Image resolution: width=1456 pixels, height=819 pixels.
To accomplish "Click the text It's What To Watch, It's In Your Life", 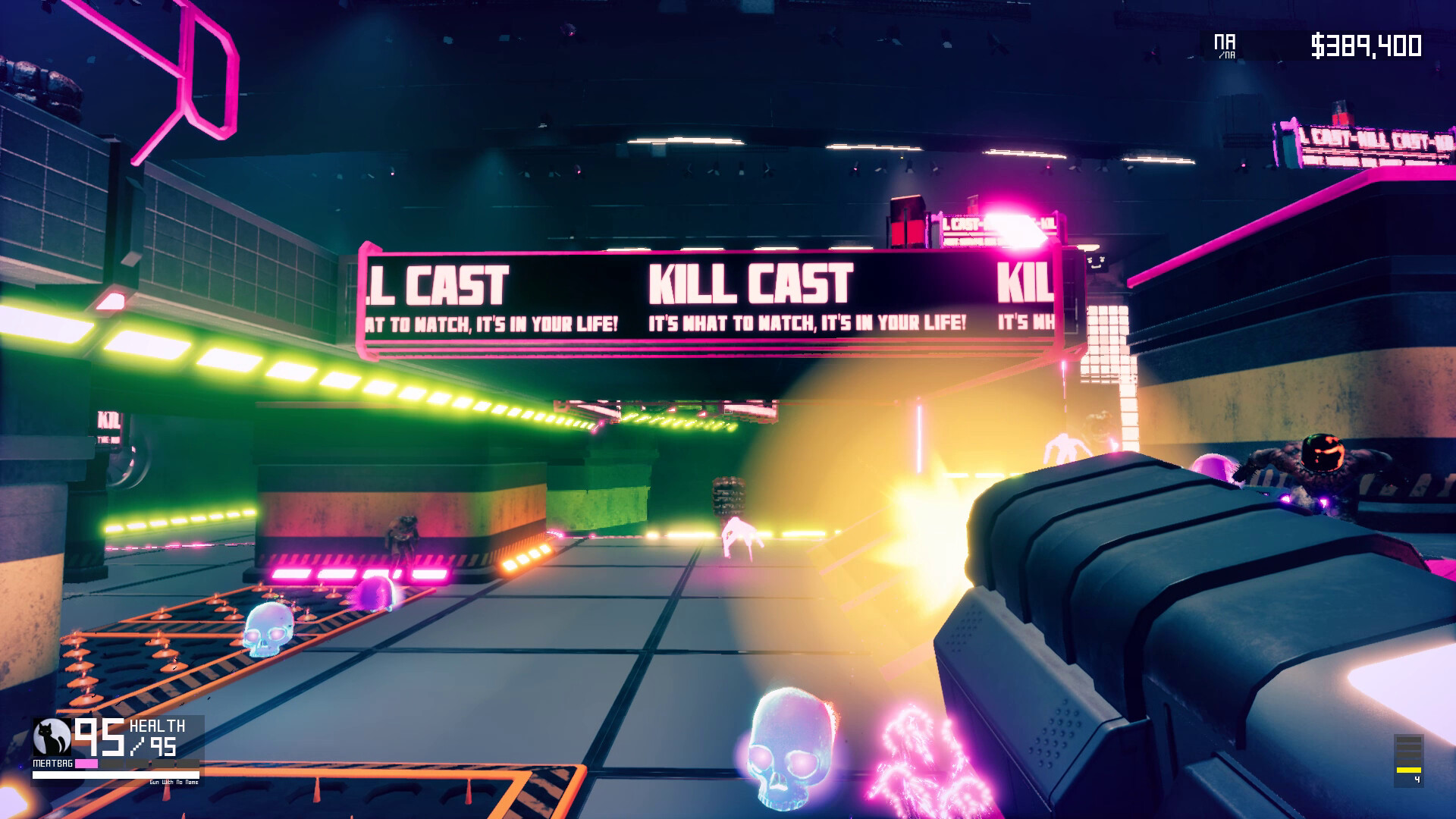I will click(806, 321).
